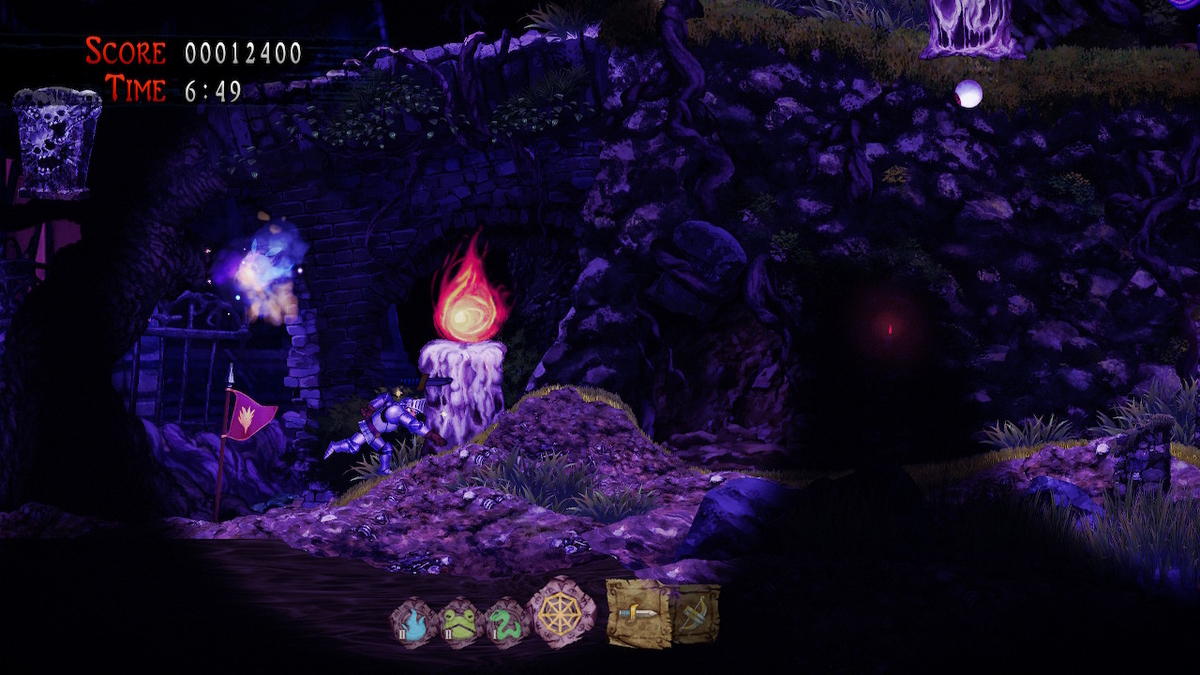
Task: Pick the golden spiderweb magic emblem
Action: pos(561,613)
